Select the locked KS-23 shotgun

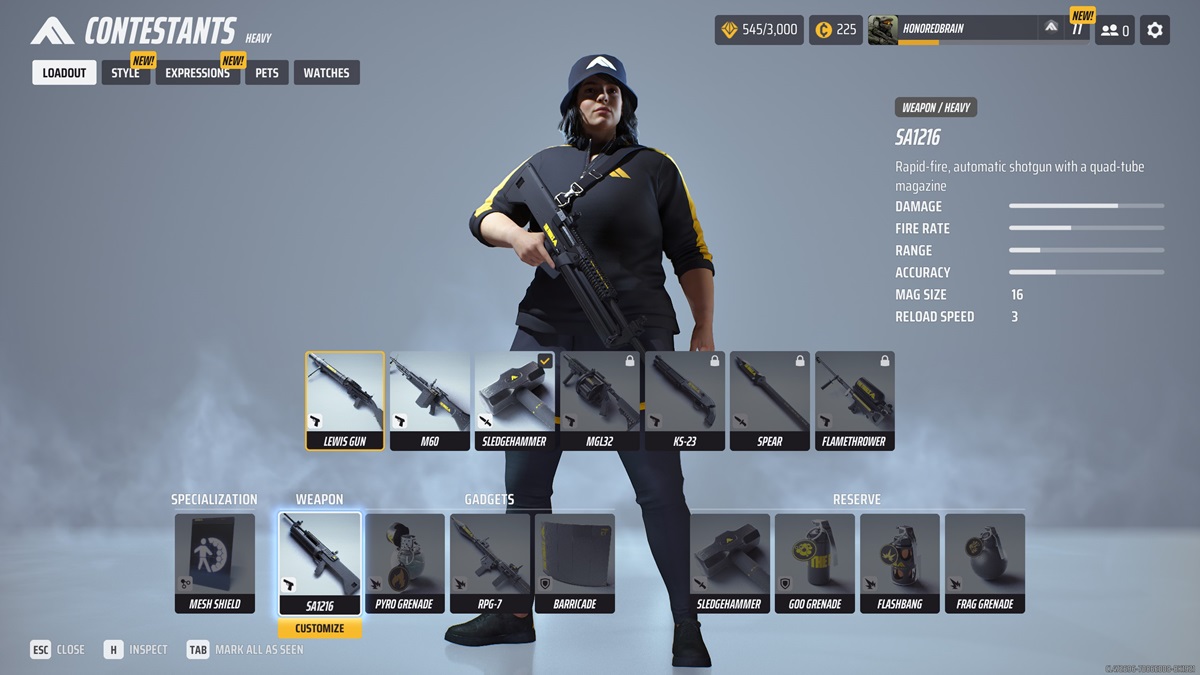coord(685,400)
